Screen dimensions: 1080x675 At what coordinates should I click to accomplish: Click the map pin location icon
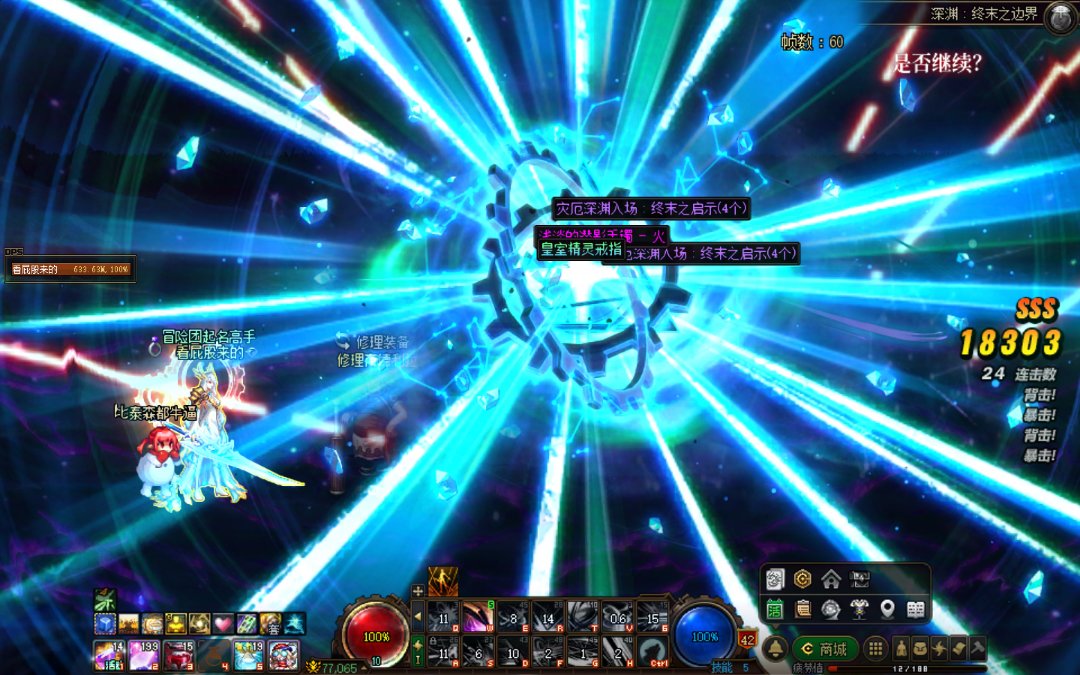[x=886, y=608]
